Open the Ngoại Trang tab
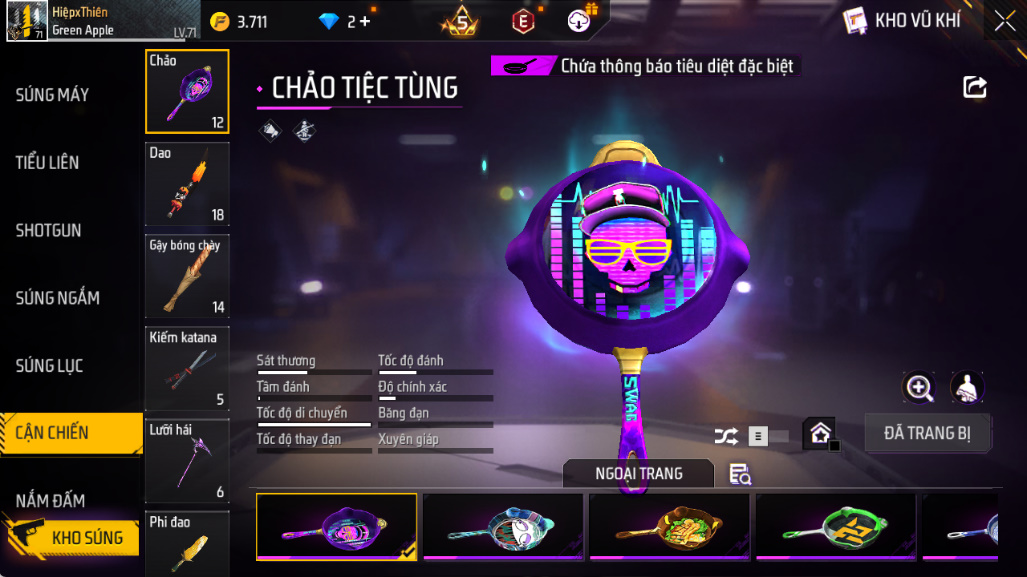This screenshot has height=577, width=1027. click(x=638, y=473)
